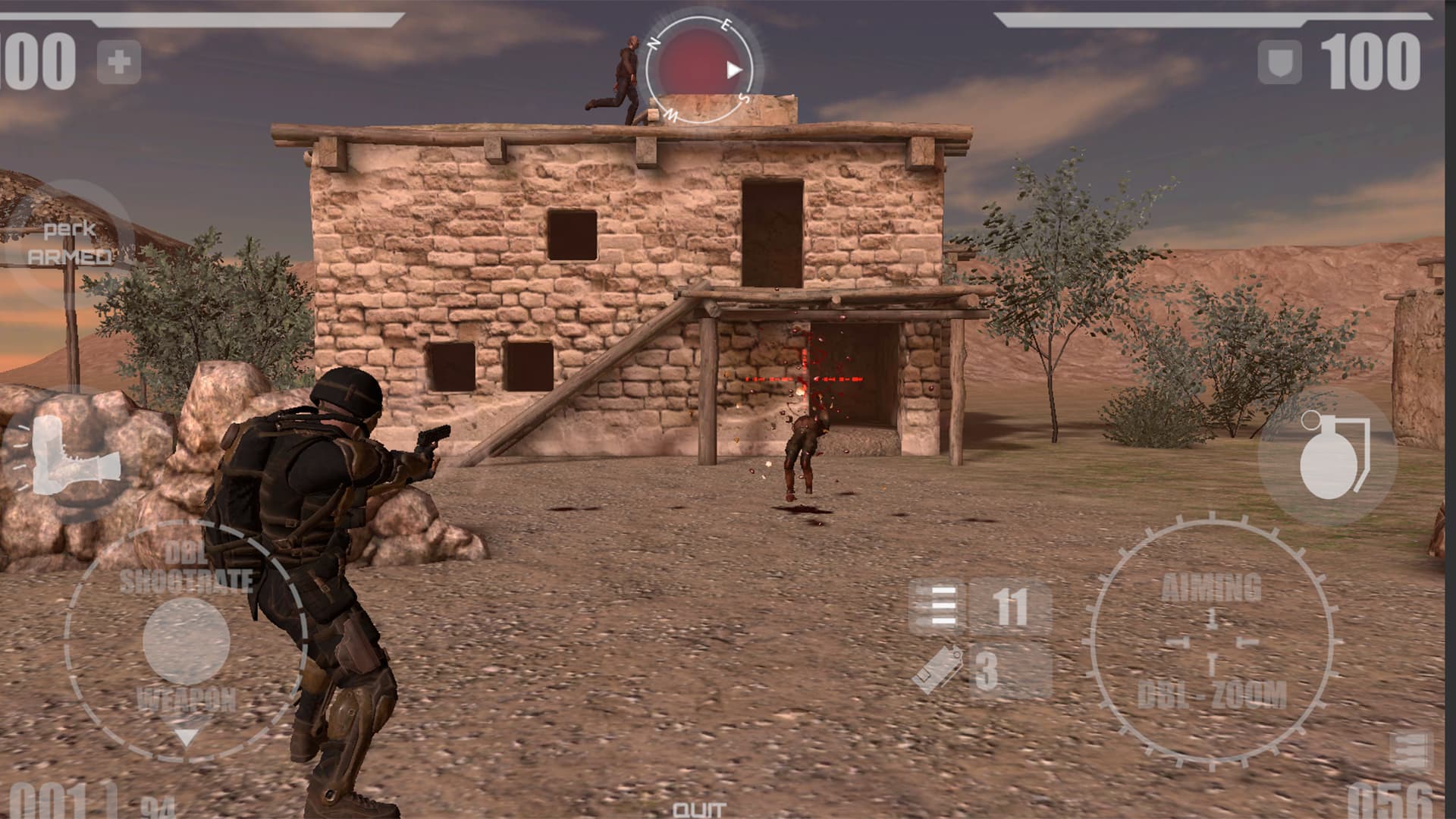Throw a grenade with the grenade button
This screenshot has height=819, width=1456.
[x=1329, y=457]
